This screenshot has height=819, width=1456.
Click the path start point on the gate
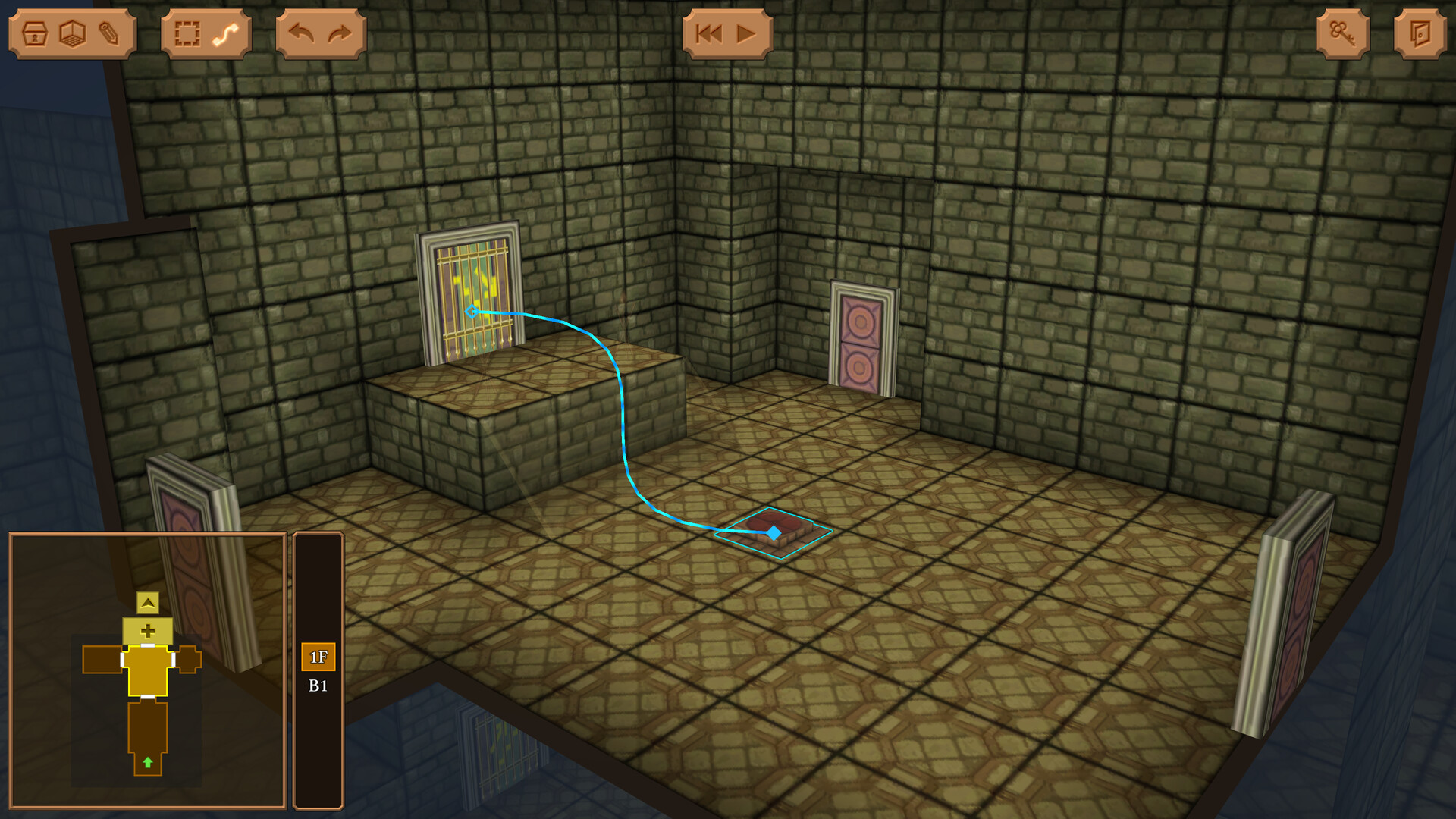472,310
